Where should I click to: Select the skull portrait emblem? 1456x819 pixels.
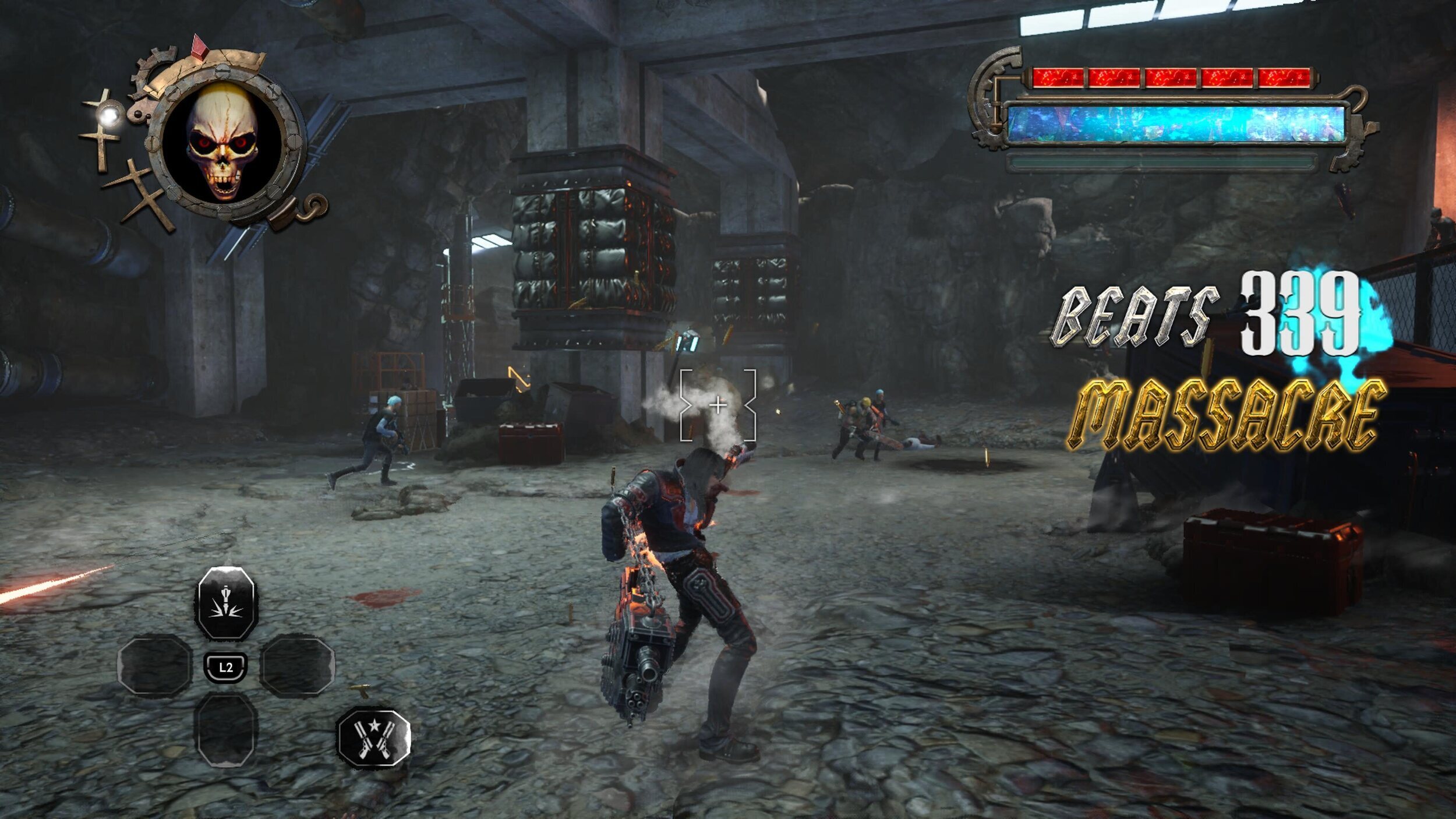(222, 142)
